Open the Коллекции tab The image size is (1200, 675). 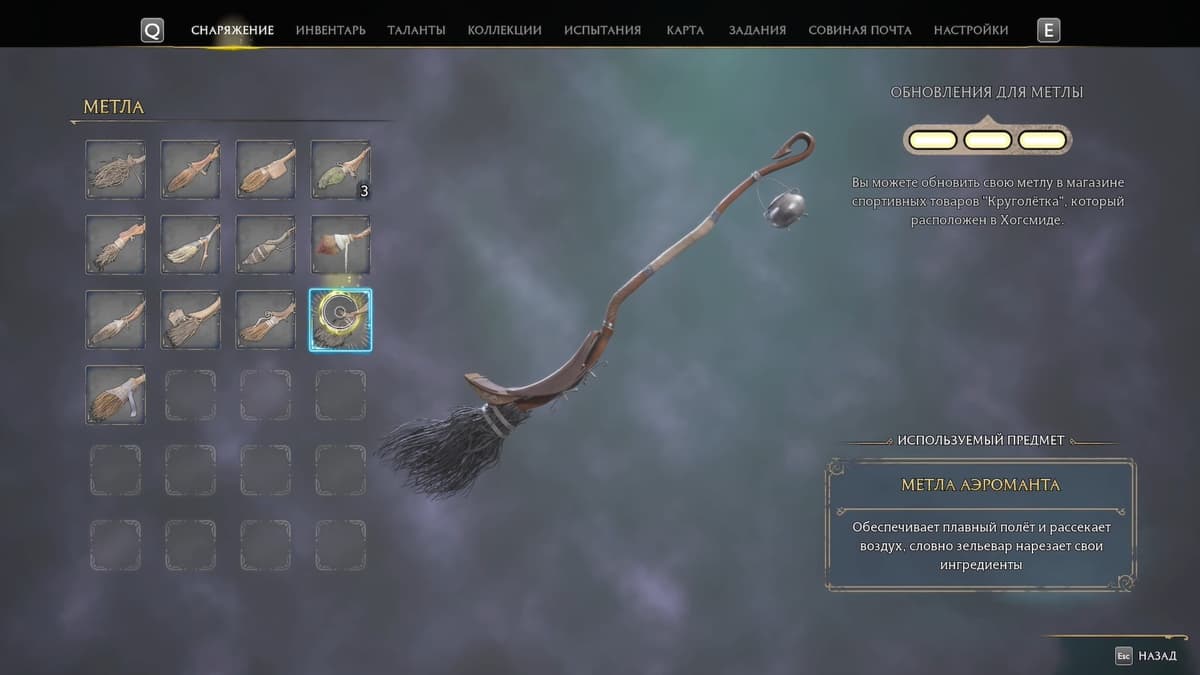504,30
